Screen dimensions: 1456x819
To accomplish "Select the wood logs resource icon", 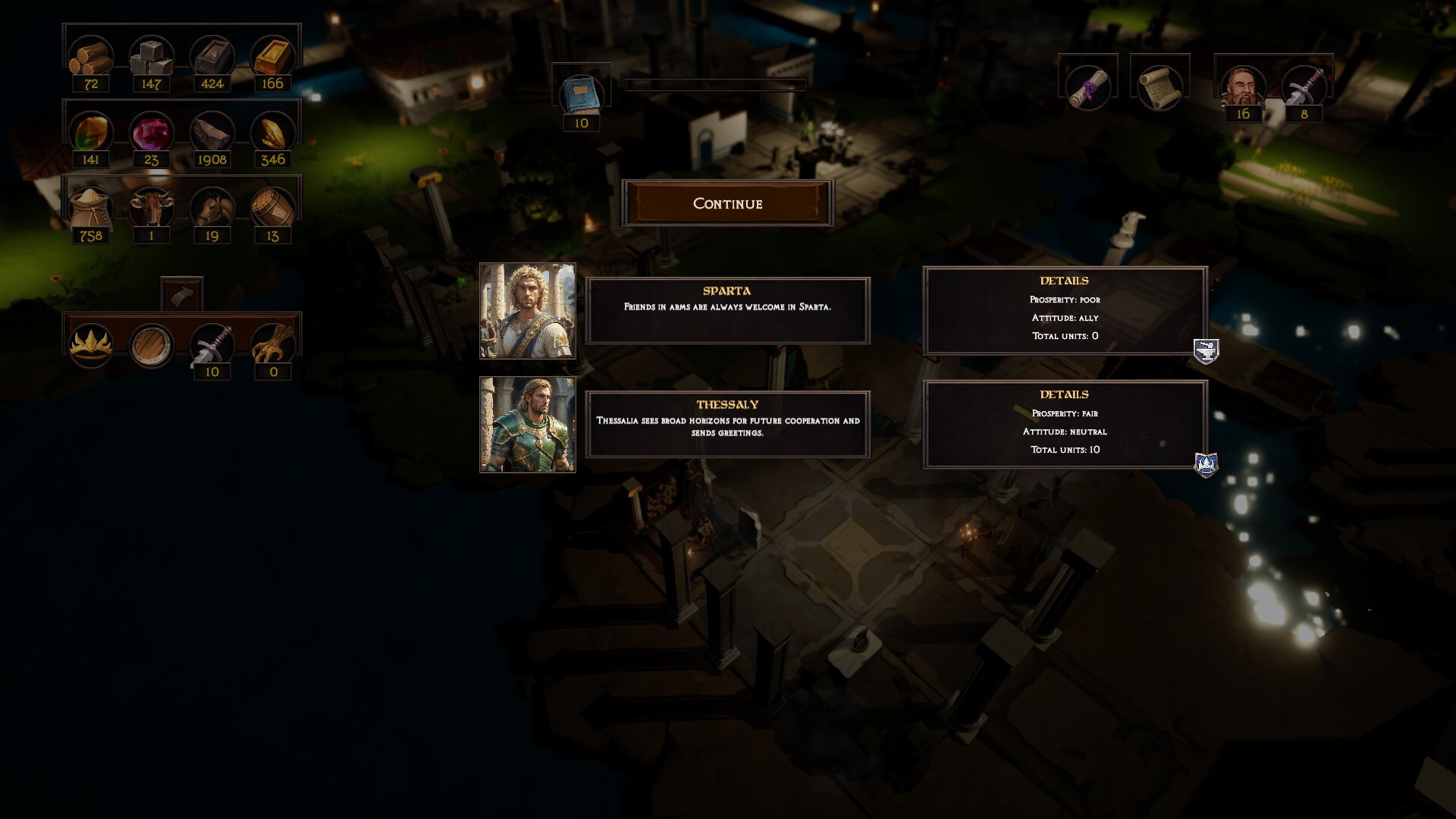I will 91,55.
